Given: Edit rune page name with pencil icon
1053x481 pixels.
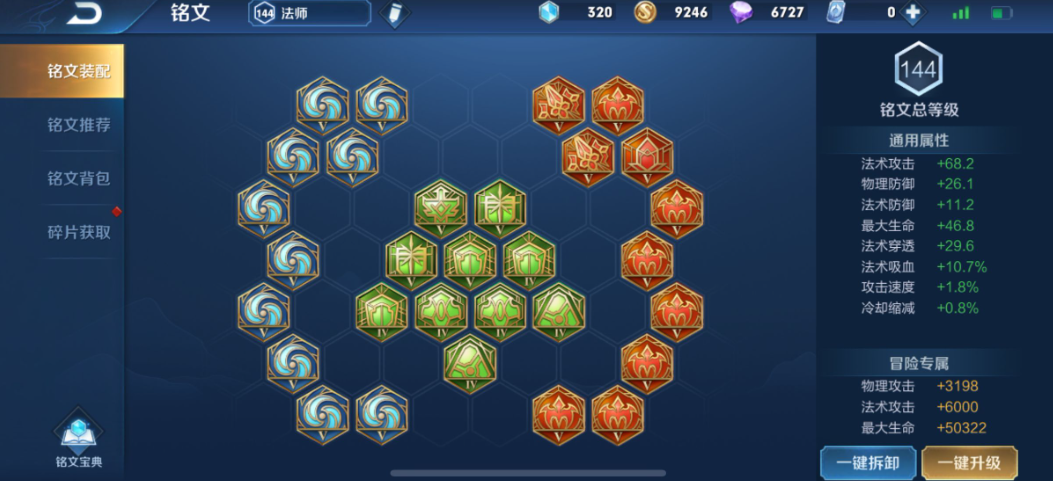Looking at the screenshot, I should (395, 14).
